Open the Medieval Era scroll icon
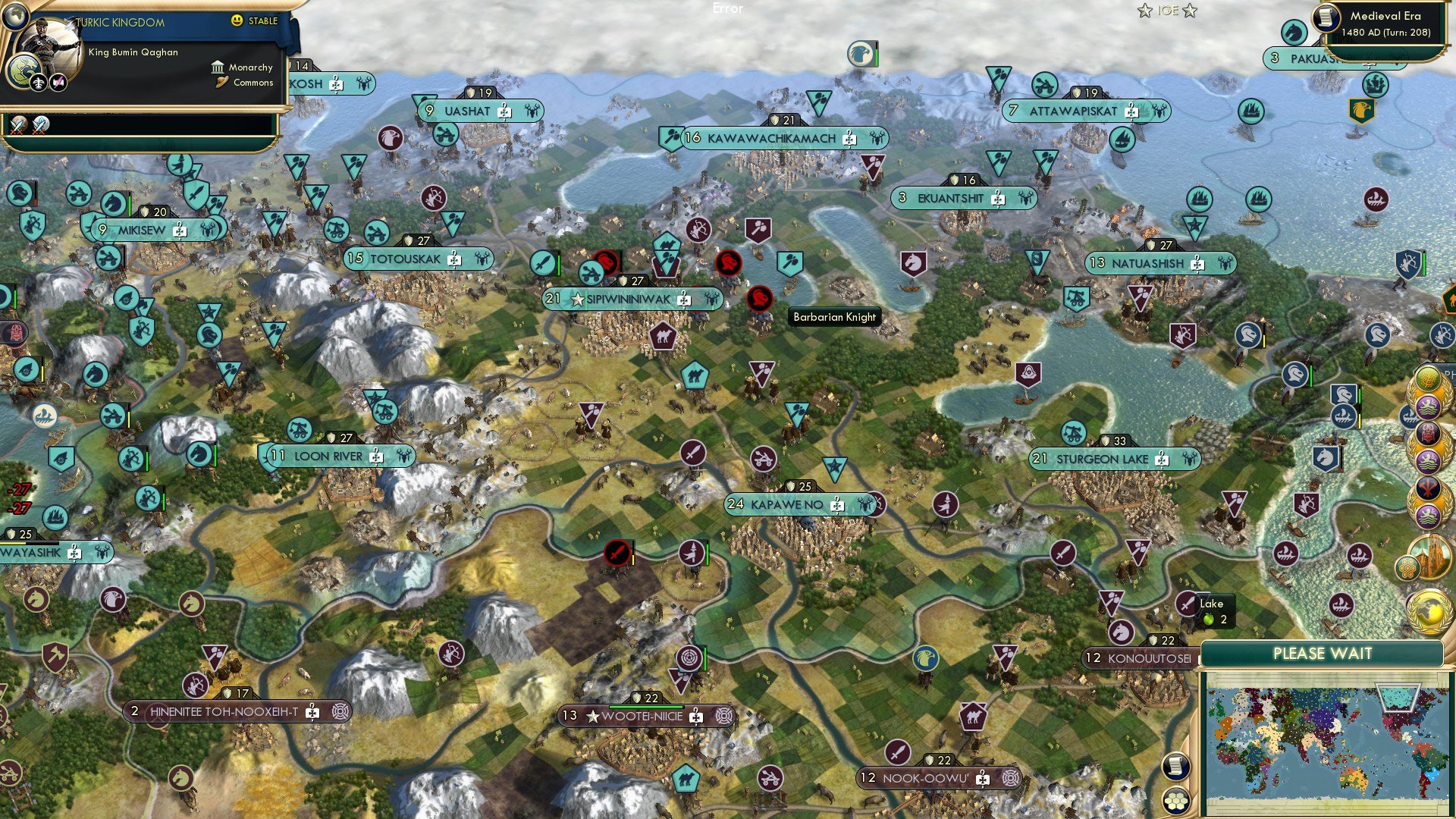The image size is (1456, 819). [1326, 17]
